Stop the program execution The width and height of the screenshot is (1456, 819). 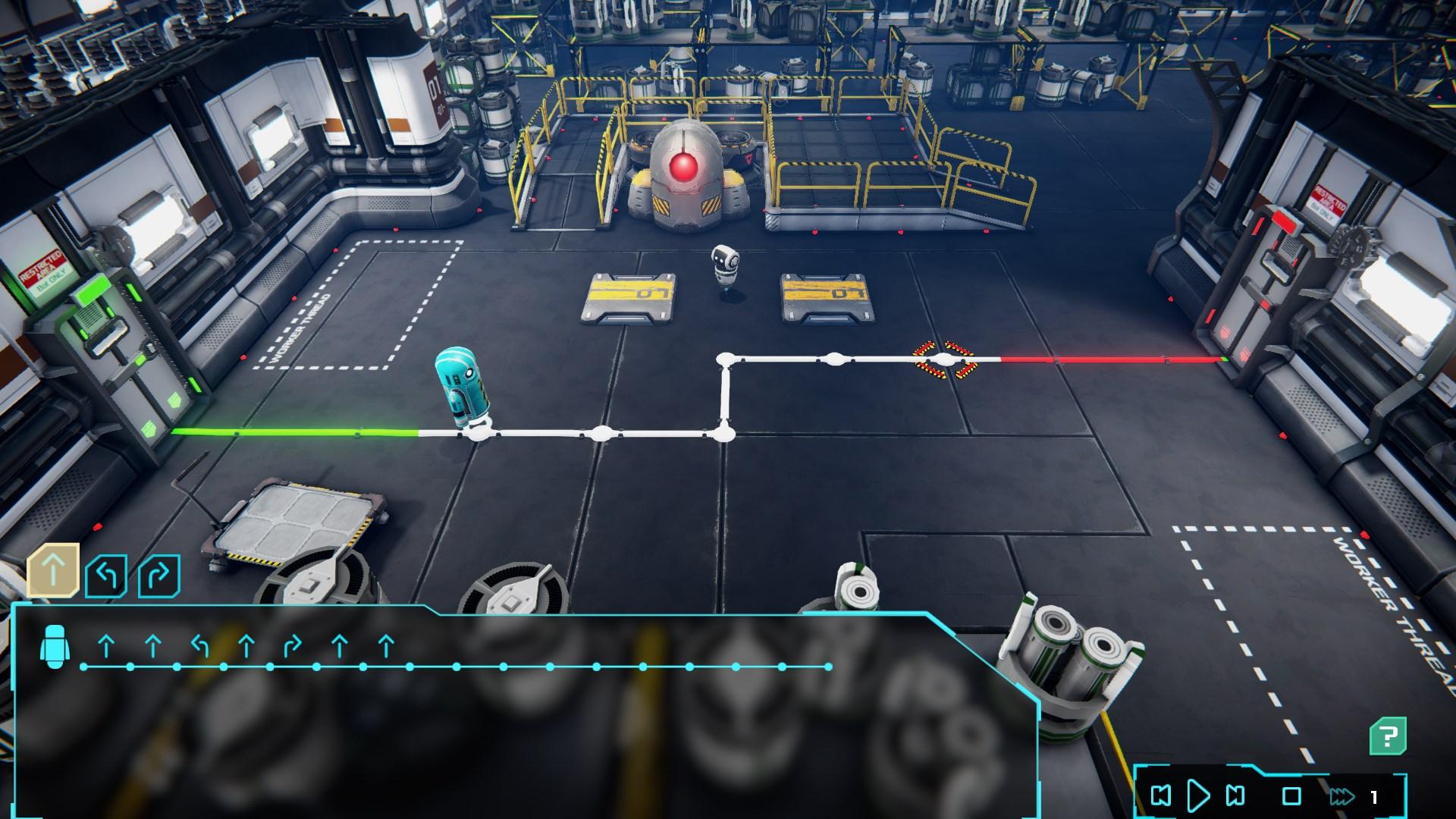click(x=1291, y=795)
